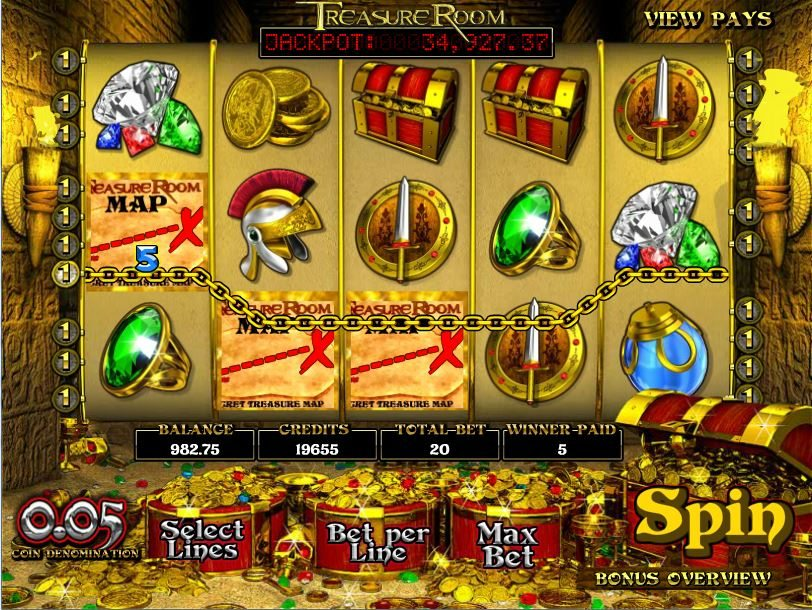Open the Select Lines control
The image size is (812, 610).
pos(202,540)
